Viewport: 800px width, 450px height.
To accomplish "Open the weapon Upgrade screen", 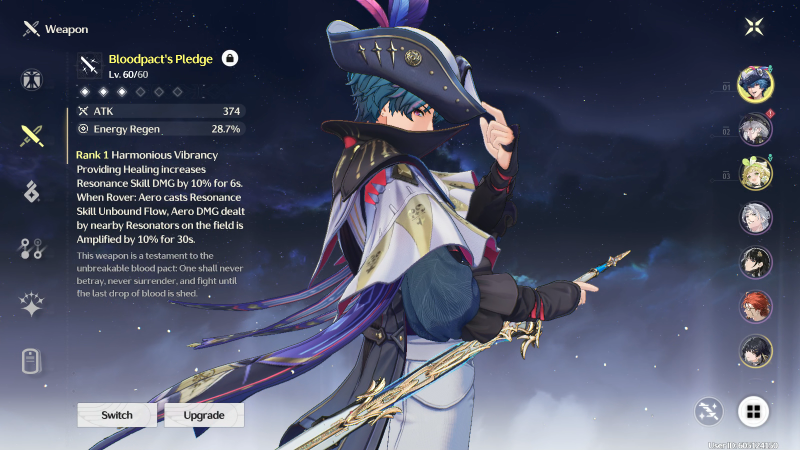I will (204, 415).
